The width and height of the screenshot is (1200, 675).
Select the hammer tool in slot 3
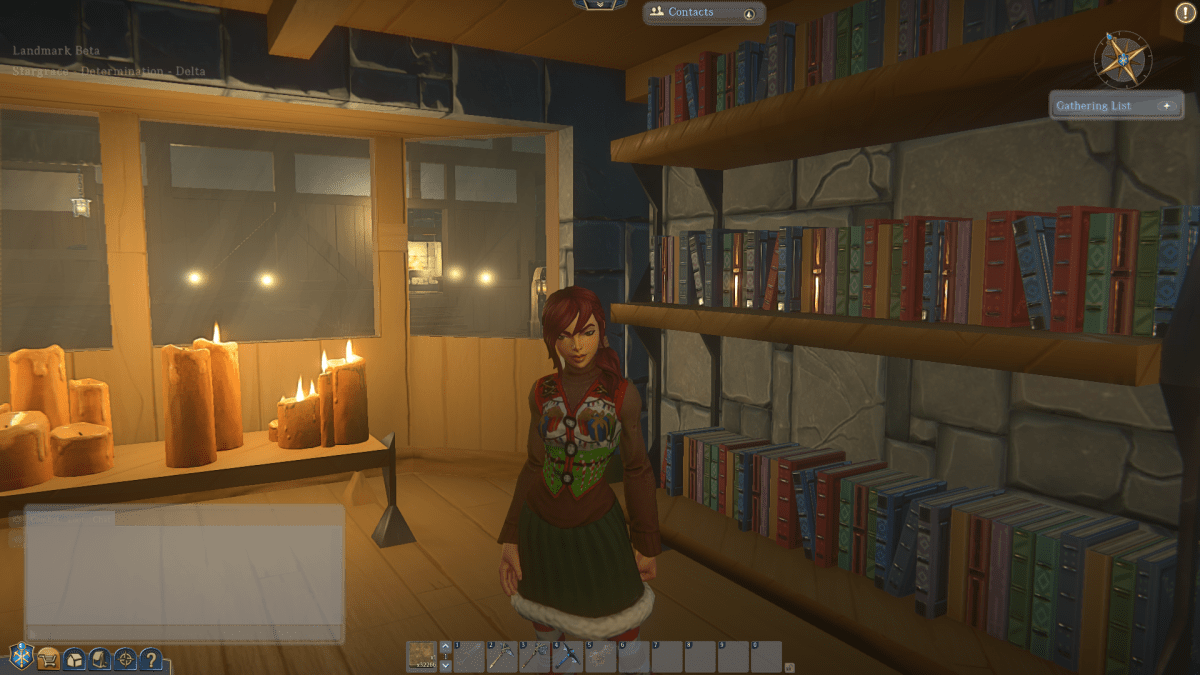(536, 657)
